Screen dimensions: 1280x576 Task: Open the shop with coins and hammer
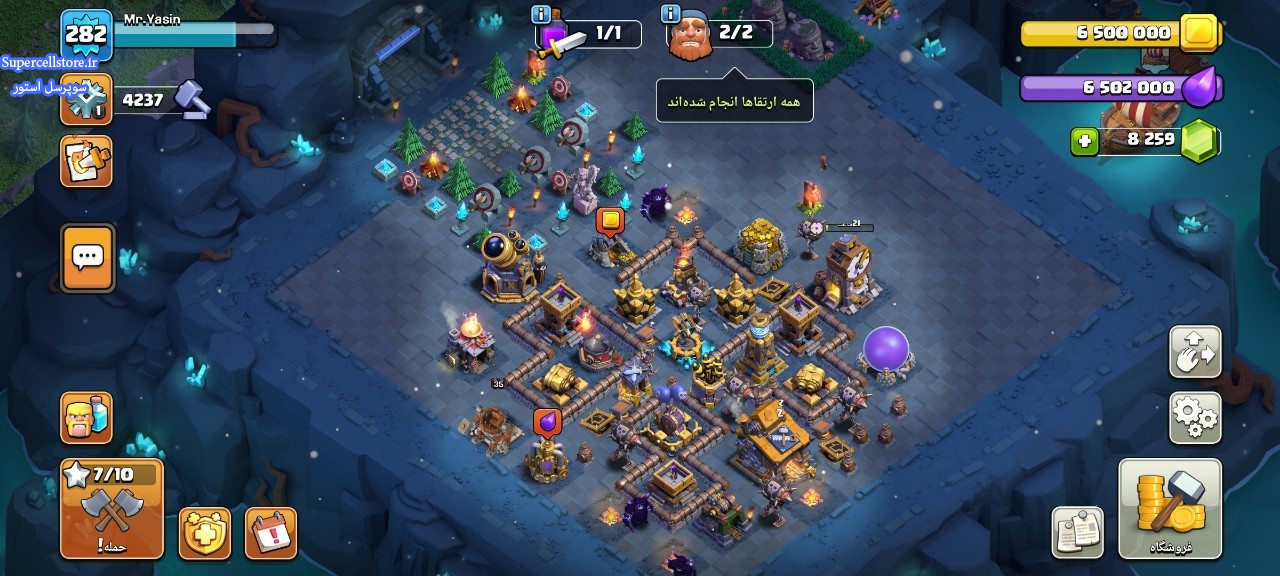1170,508
